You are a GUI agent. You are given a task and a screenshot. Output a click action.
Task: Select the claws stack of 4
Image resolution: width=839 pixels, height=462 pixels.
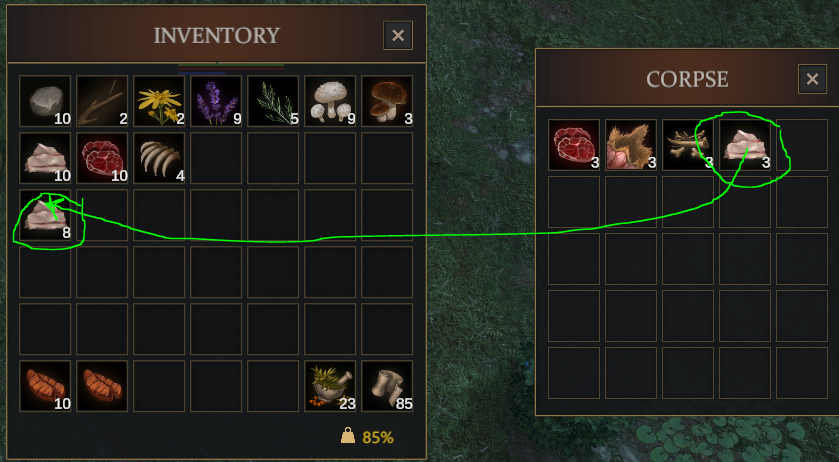click(x=159, y=158)
